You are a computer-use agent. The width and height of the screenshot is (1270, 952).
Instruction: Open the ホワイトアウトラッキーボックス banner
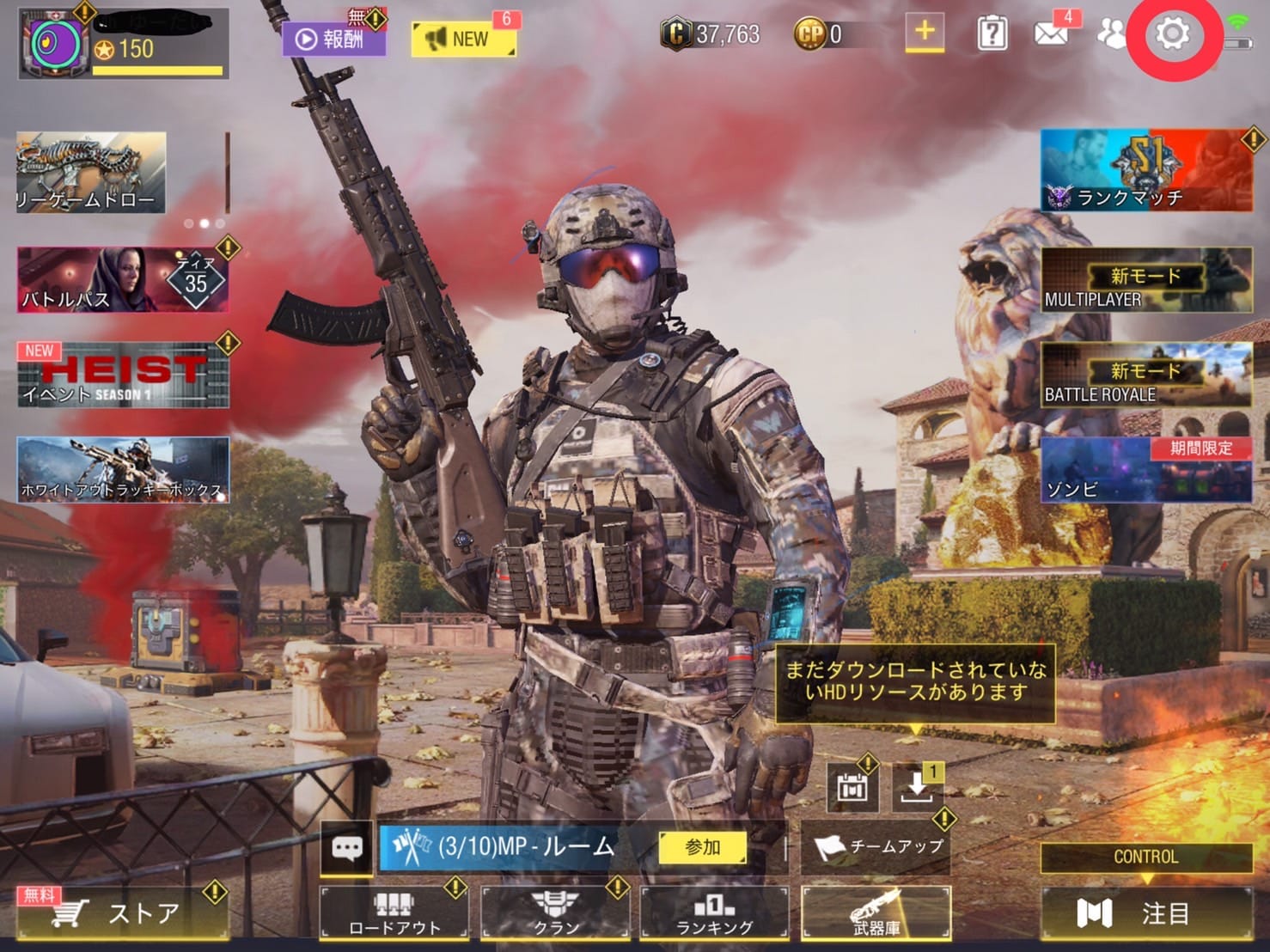click(122, 469)
